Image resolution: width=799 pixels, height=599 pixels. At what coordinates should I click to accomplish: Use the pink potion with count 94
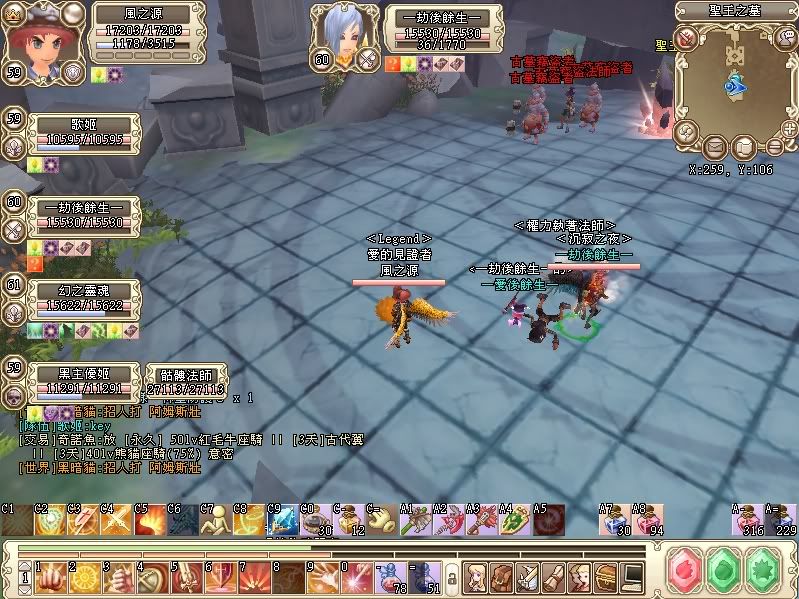(x=648, y=520)
